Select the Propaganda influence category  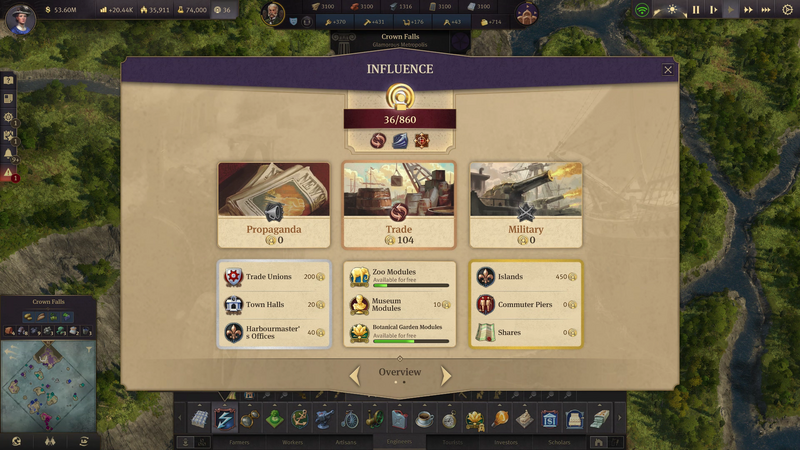pyautogui.click(x=274, y=205)
